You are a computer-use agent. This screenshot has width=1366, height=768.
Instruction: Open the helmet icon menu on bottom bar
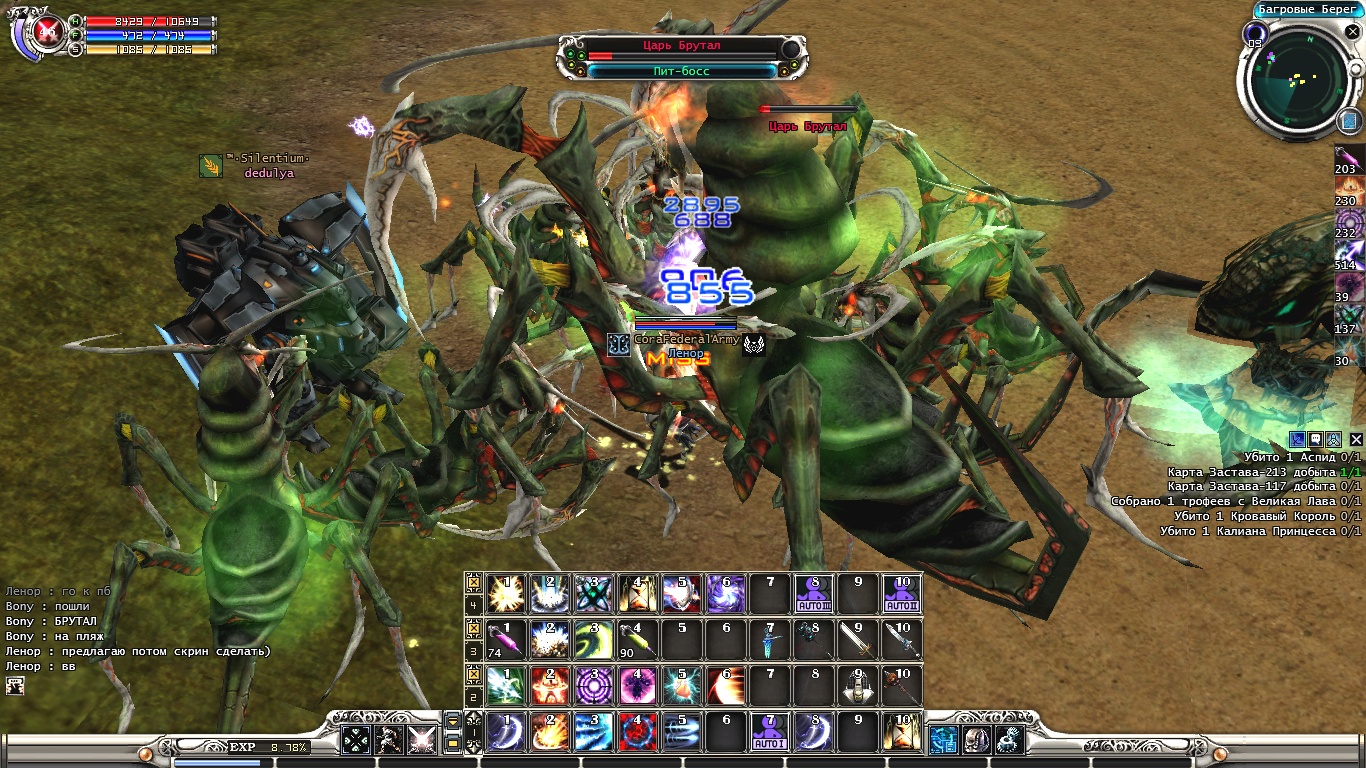(x=976, y=740)
